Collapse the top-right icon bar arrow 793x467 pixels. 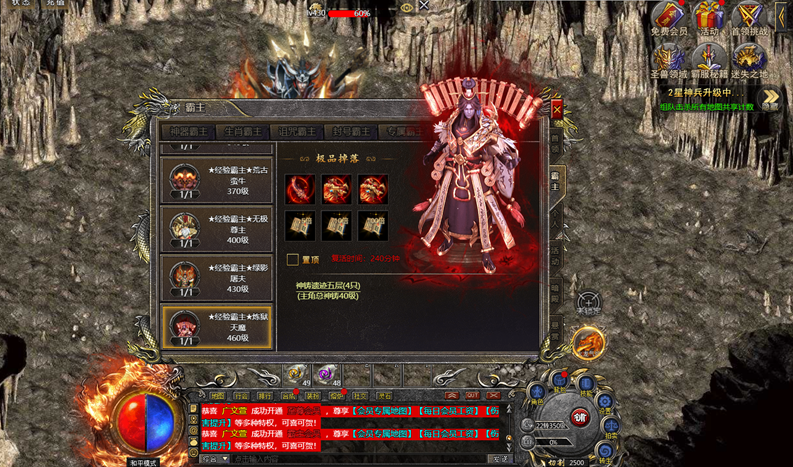782,15
